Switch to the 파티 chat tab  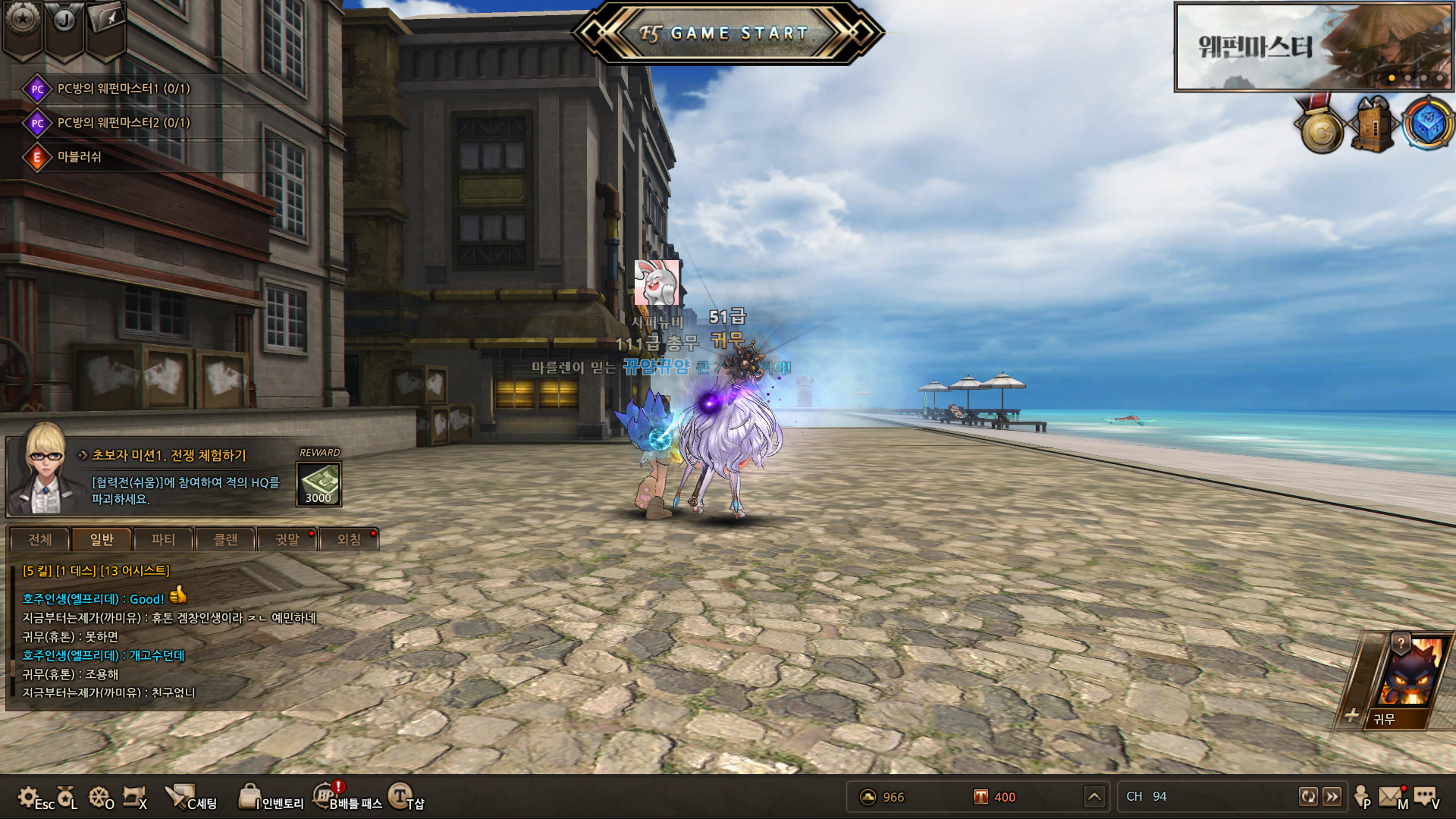coord(163,539)
